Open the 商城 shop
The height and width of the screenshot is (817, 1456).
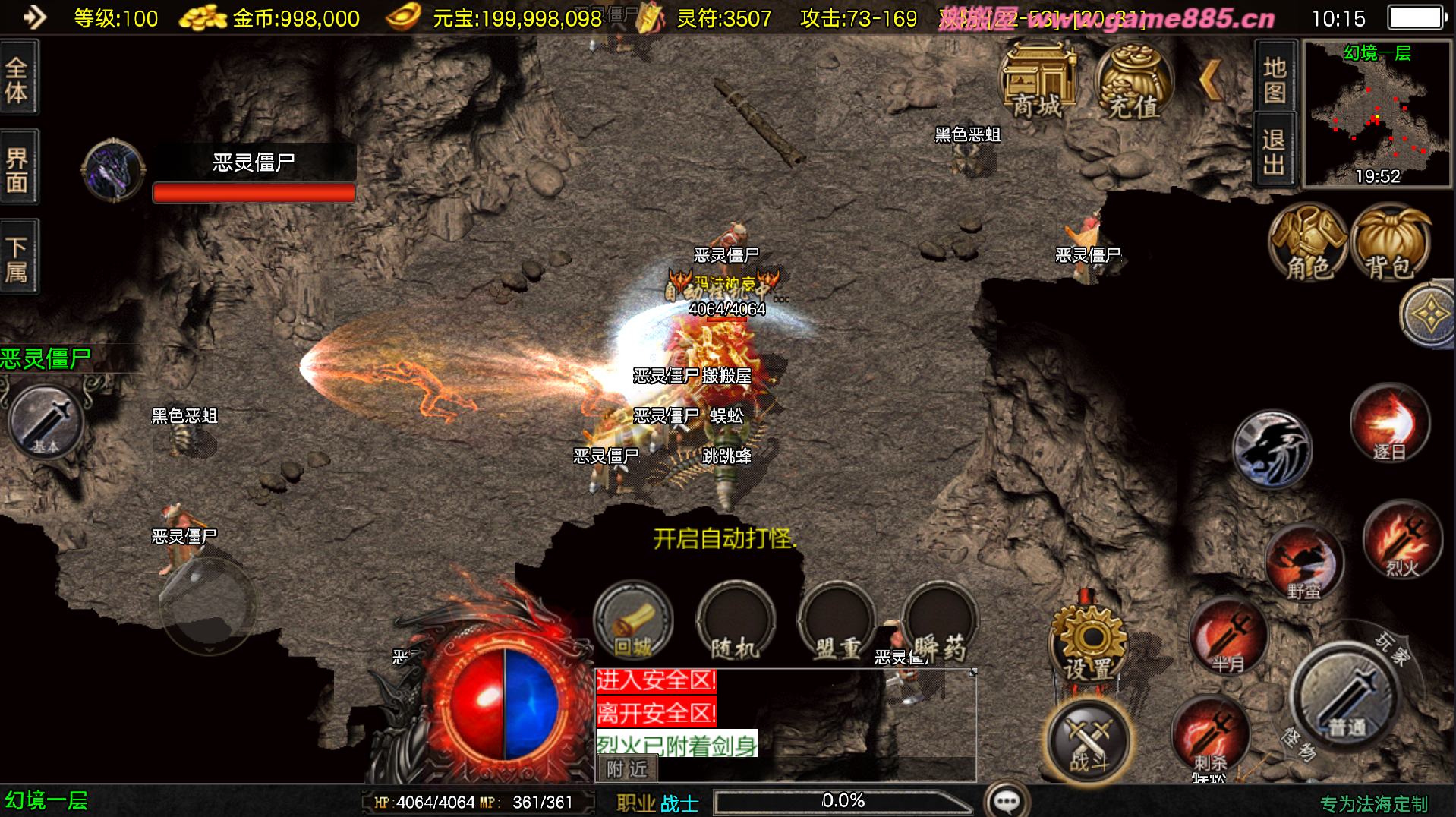[x=1038, y=82]
